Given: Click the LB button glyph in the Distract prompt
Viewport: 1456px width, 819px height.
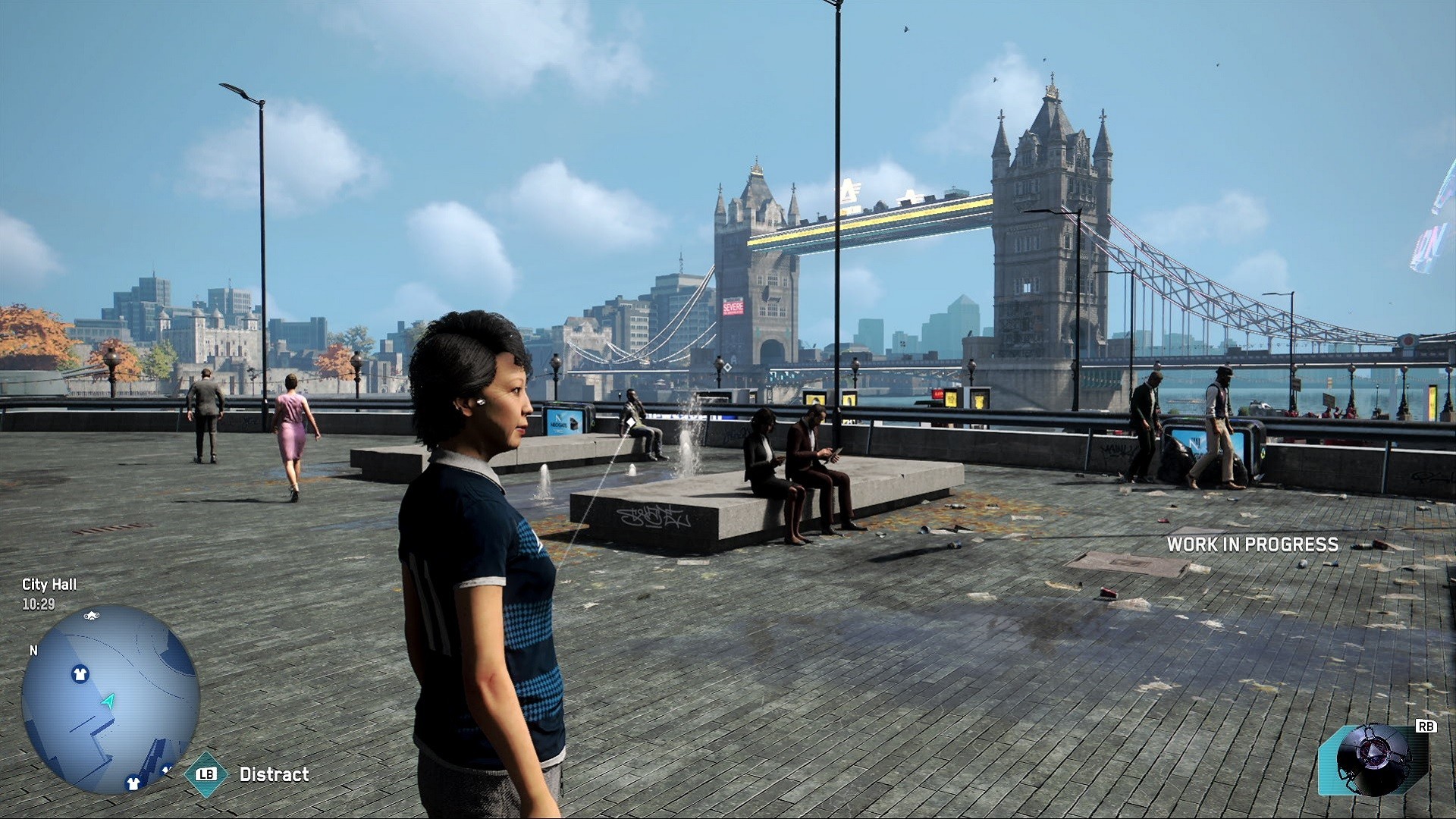Looking at the screenshot, I should 206,774.
